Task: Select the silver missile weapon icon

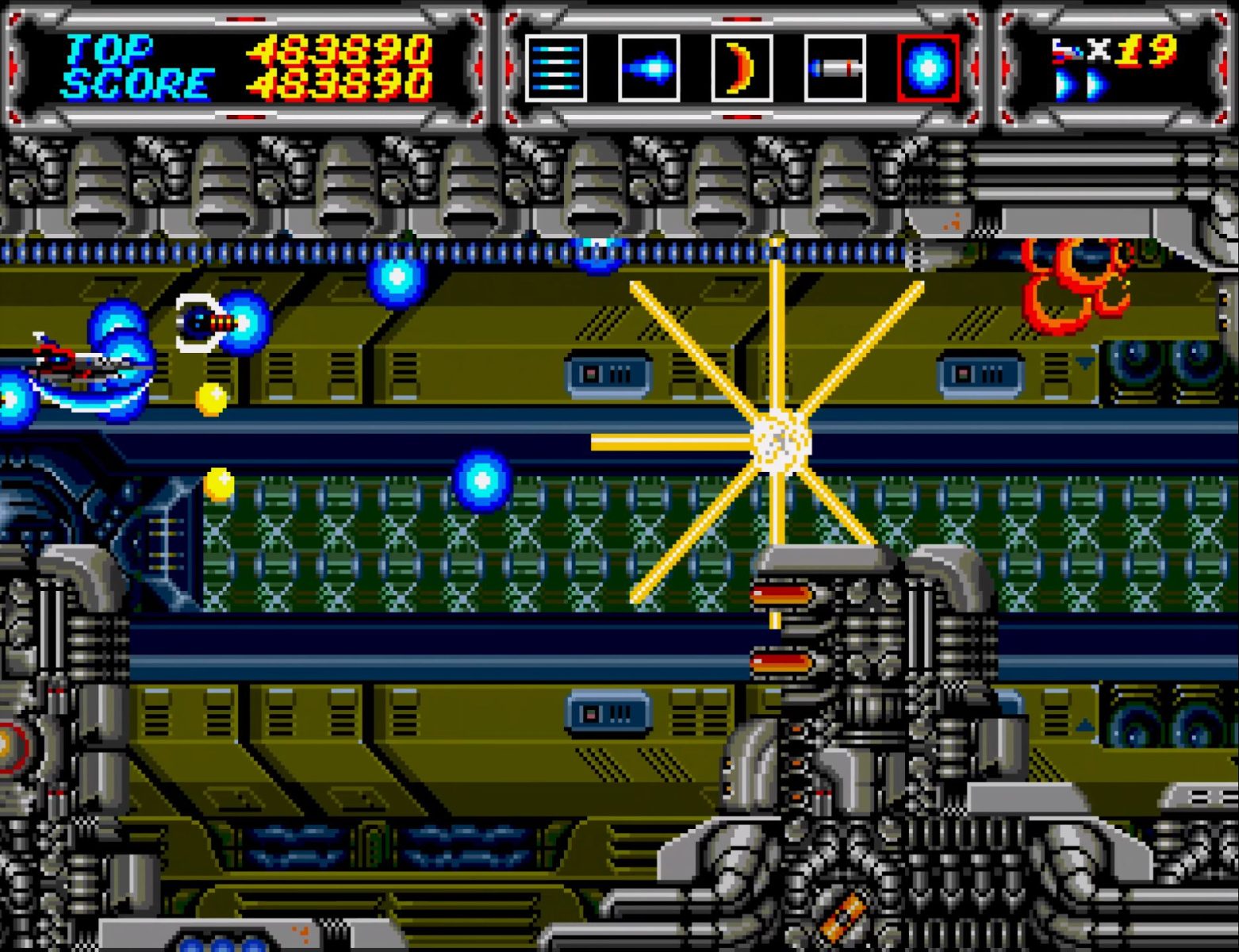Action: [834, 68]
